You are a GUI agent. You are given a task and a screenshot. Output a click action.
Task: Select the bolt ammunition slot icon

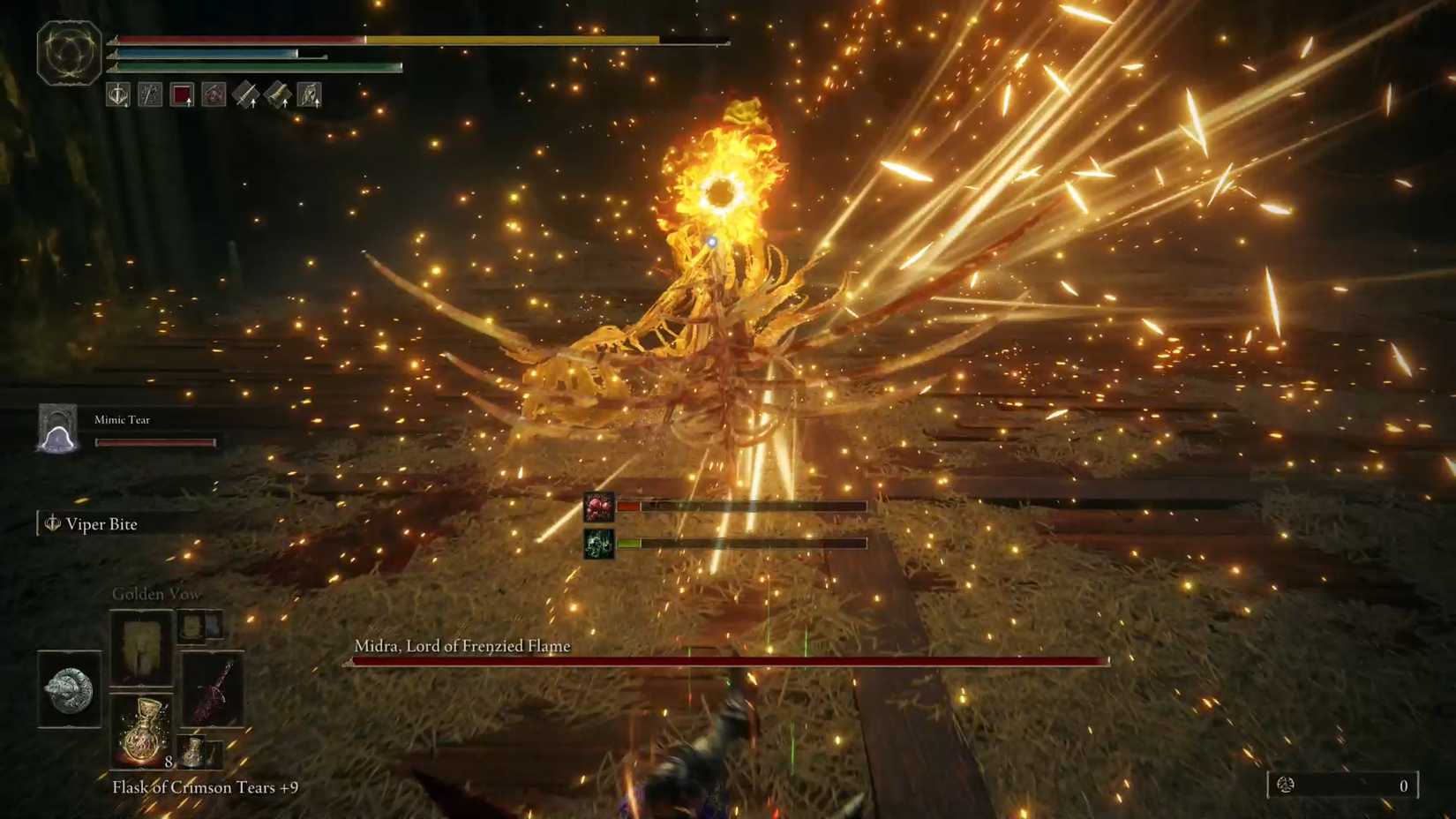pos(278,95)
